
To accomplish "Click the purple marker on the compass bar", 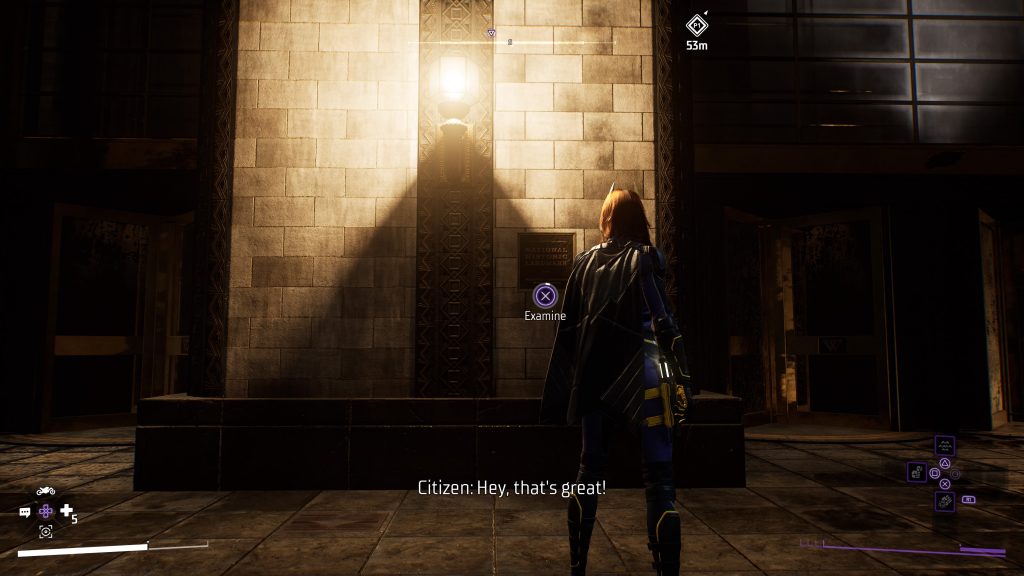I will pos(491,33).
